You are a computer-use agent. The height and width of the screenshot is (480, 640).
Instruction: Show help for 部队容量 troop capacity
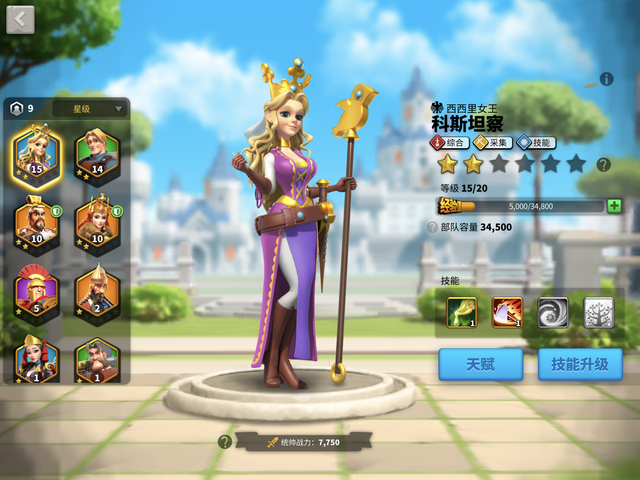[x=433, y=227]
